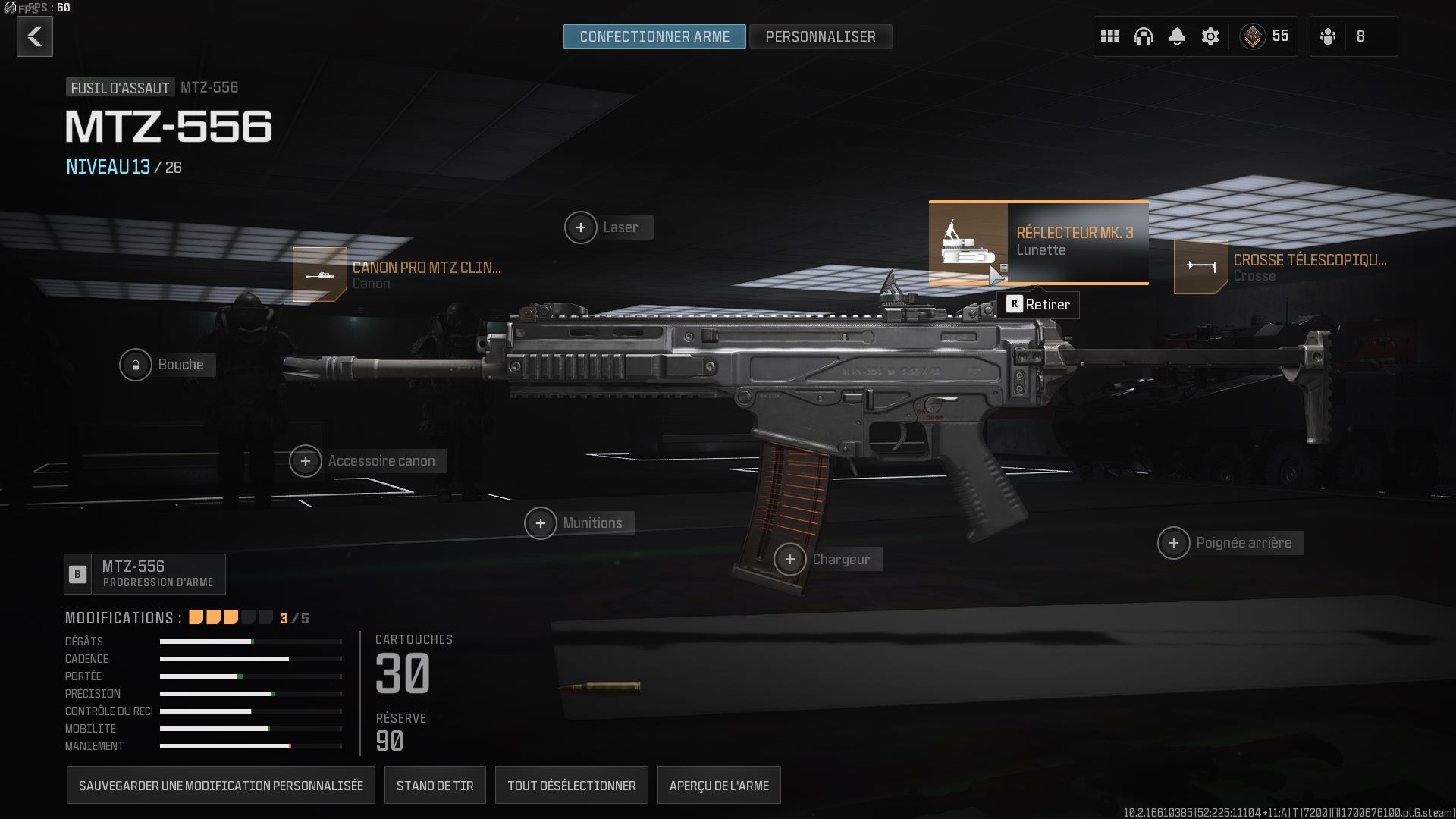This screenshot has height=819, width=1456.
Task: Add a Laser attachment
Action: (581, 227)
